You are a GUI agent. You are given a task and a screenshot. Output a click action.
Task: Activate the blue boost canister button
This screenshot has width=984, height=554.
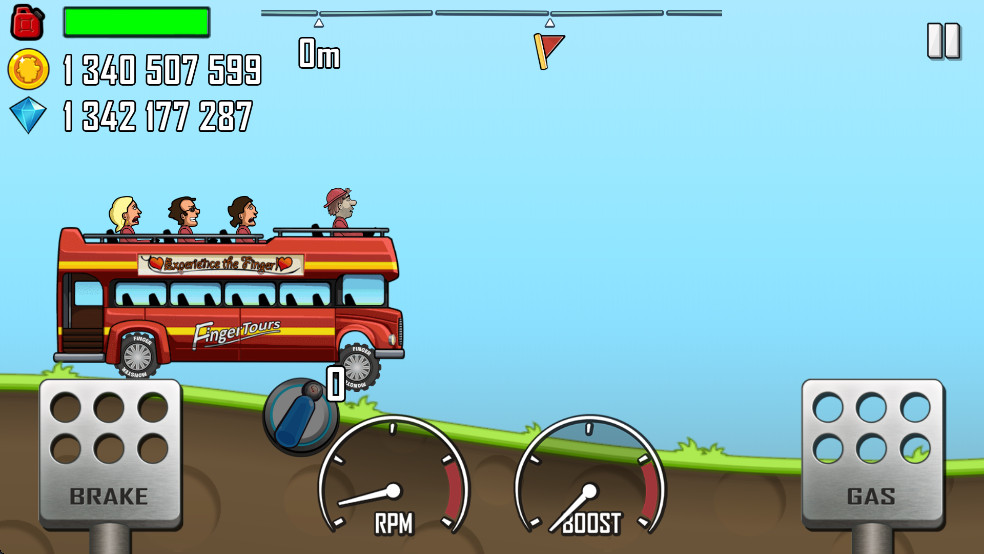[x=301, y=415]
